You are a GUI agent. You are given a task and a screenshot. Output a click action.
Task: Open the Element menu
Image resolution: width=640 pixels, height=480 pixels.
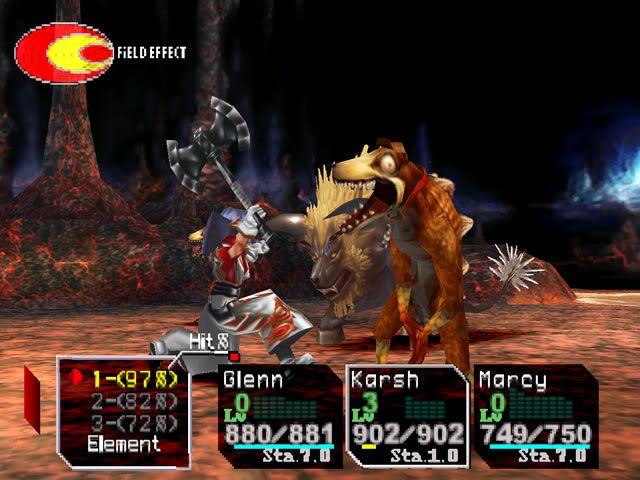pos(123,445)
